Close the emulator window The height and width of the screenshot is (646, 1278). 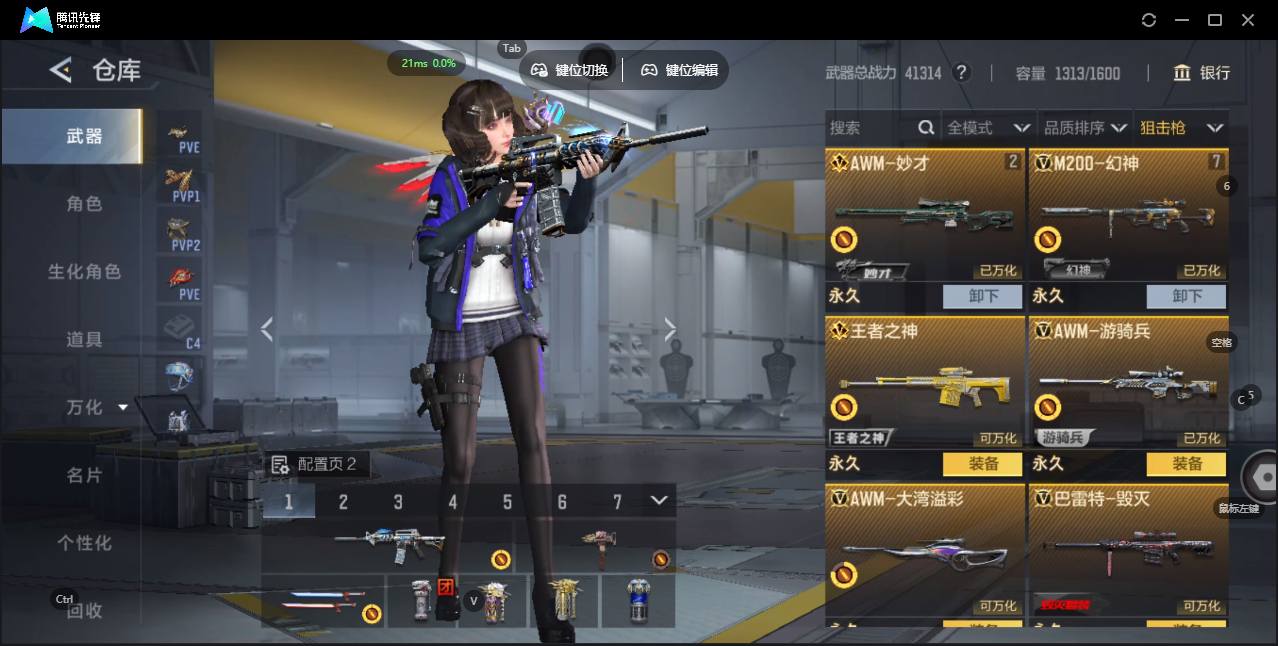coord(1248,20)
